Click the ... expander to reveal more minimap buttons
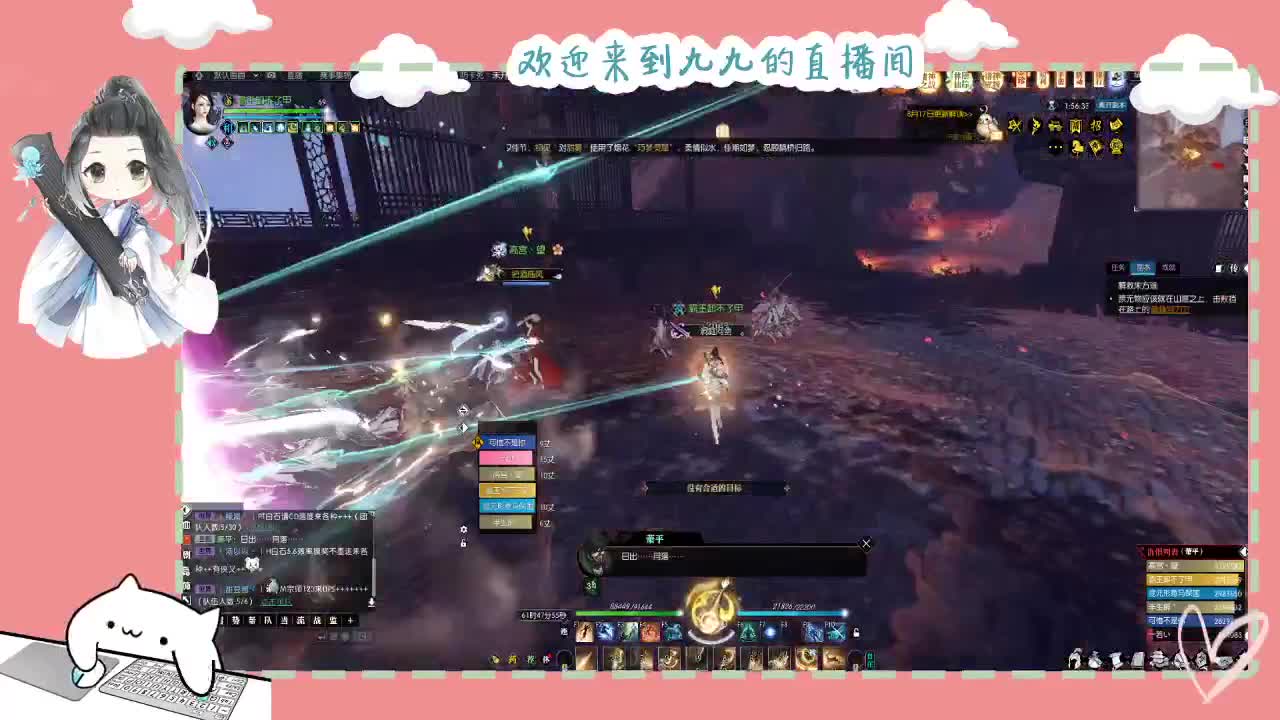 (1055, 146)
